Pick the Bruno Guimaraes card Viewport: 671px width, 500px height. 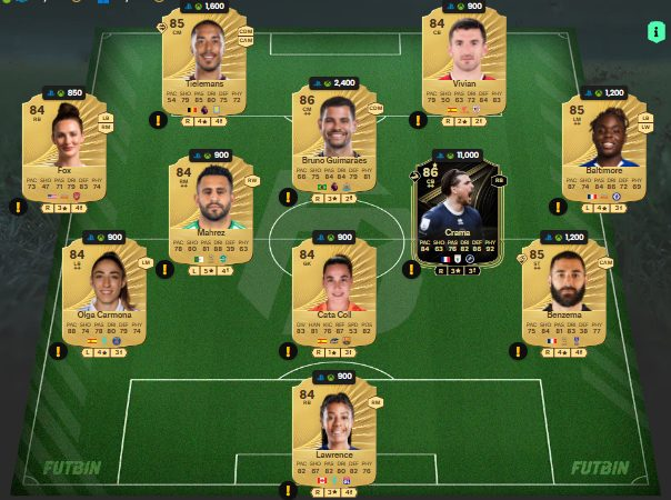(334, 140)
